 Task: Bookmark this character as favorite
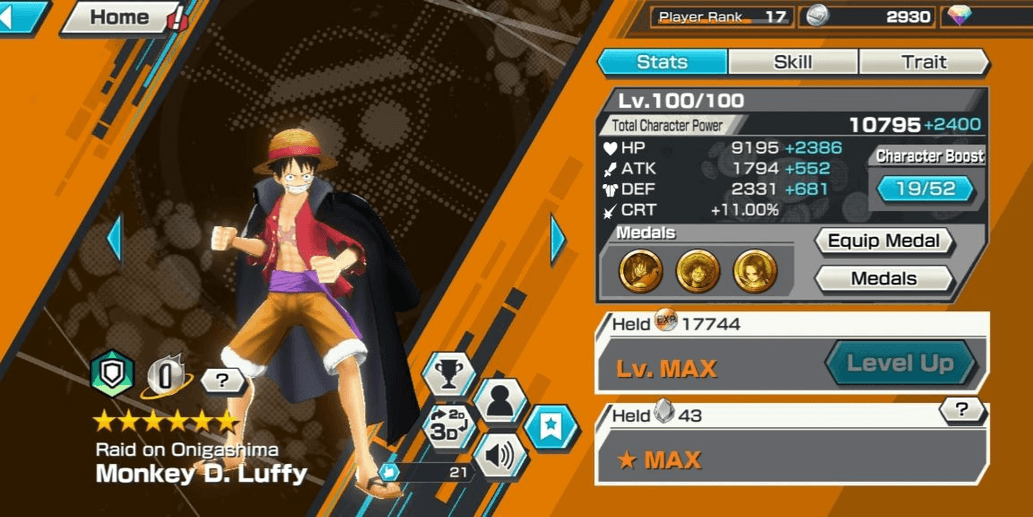point(551,428)
